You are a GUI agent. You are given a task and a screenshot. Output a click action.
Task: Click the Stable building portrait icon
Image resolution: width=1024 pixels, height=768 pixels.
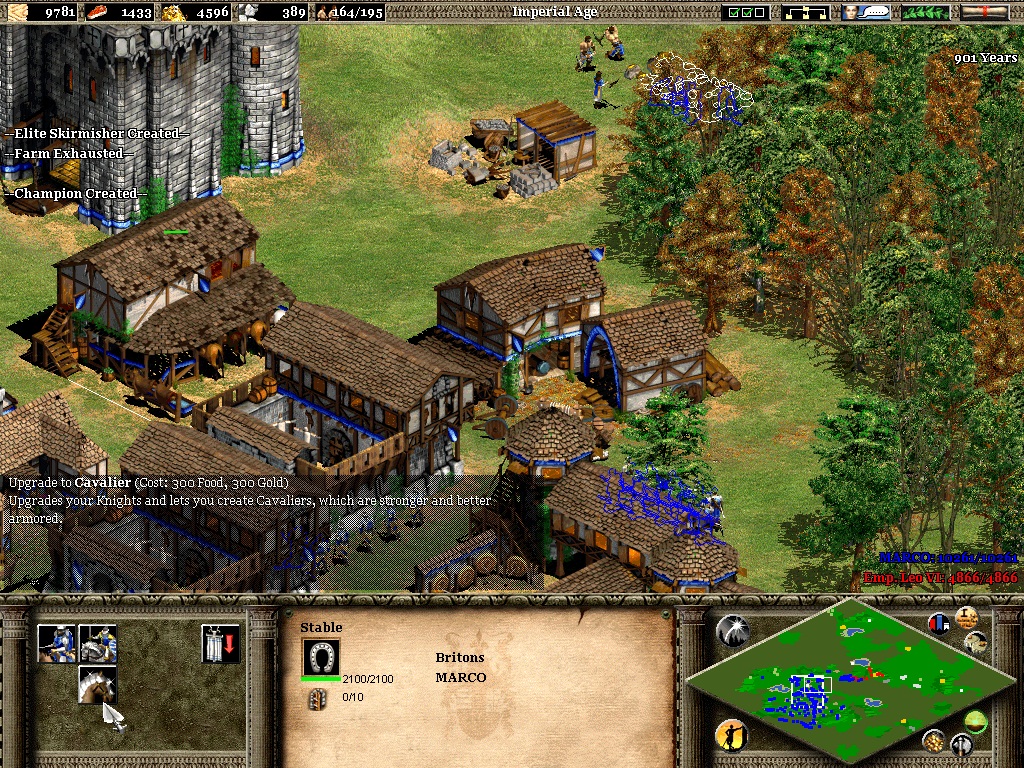tap(321, 657)
